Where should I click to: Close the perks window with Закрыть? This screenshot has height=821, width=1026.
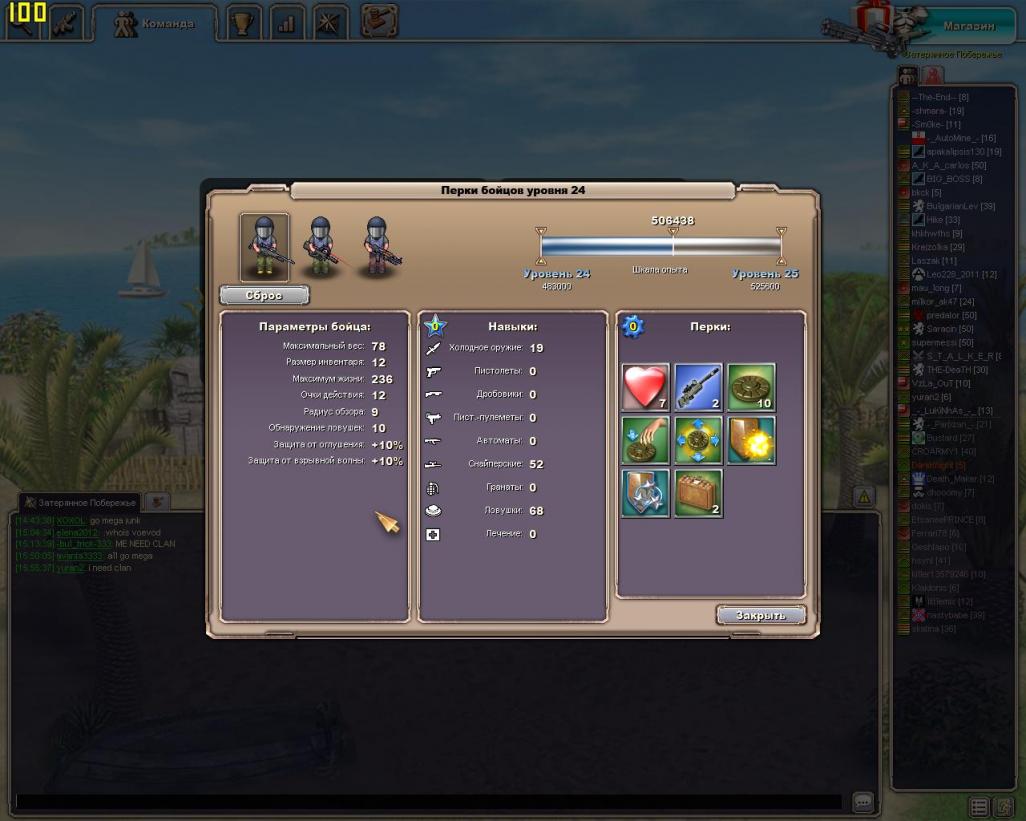tap(761, 615)
